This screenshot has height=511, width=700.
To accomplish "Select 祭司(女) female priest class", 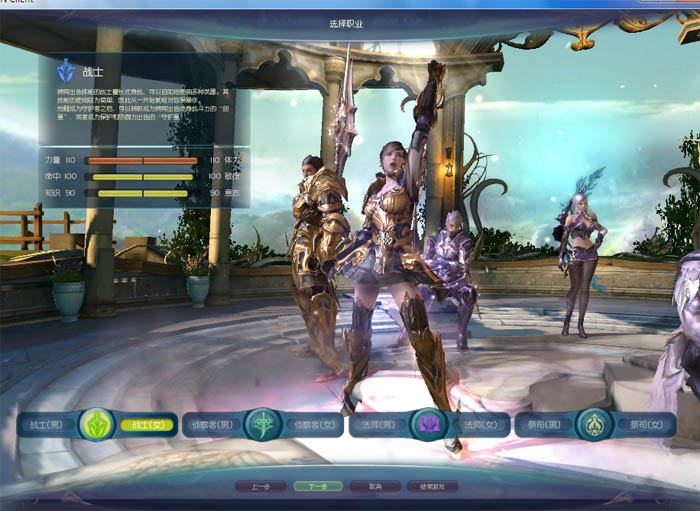I will tap(642, 425).
